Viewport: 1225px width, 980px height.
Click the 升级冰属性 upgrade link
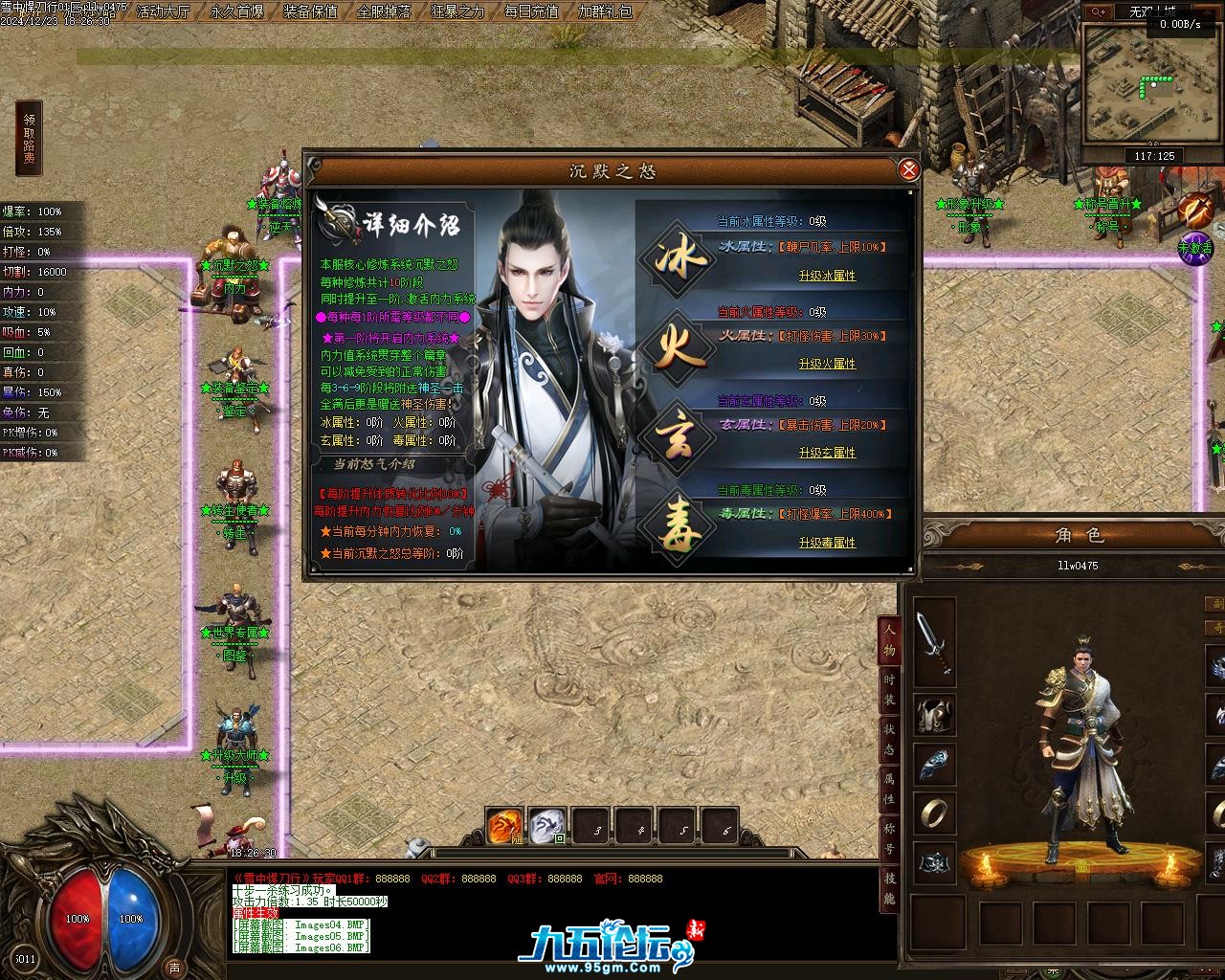point(827,276)
